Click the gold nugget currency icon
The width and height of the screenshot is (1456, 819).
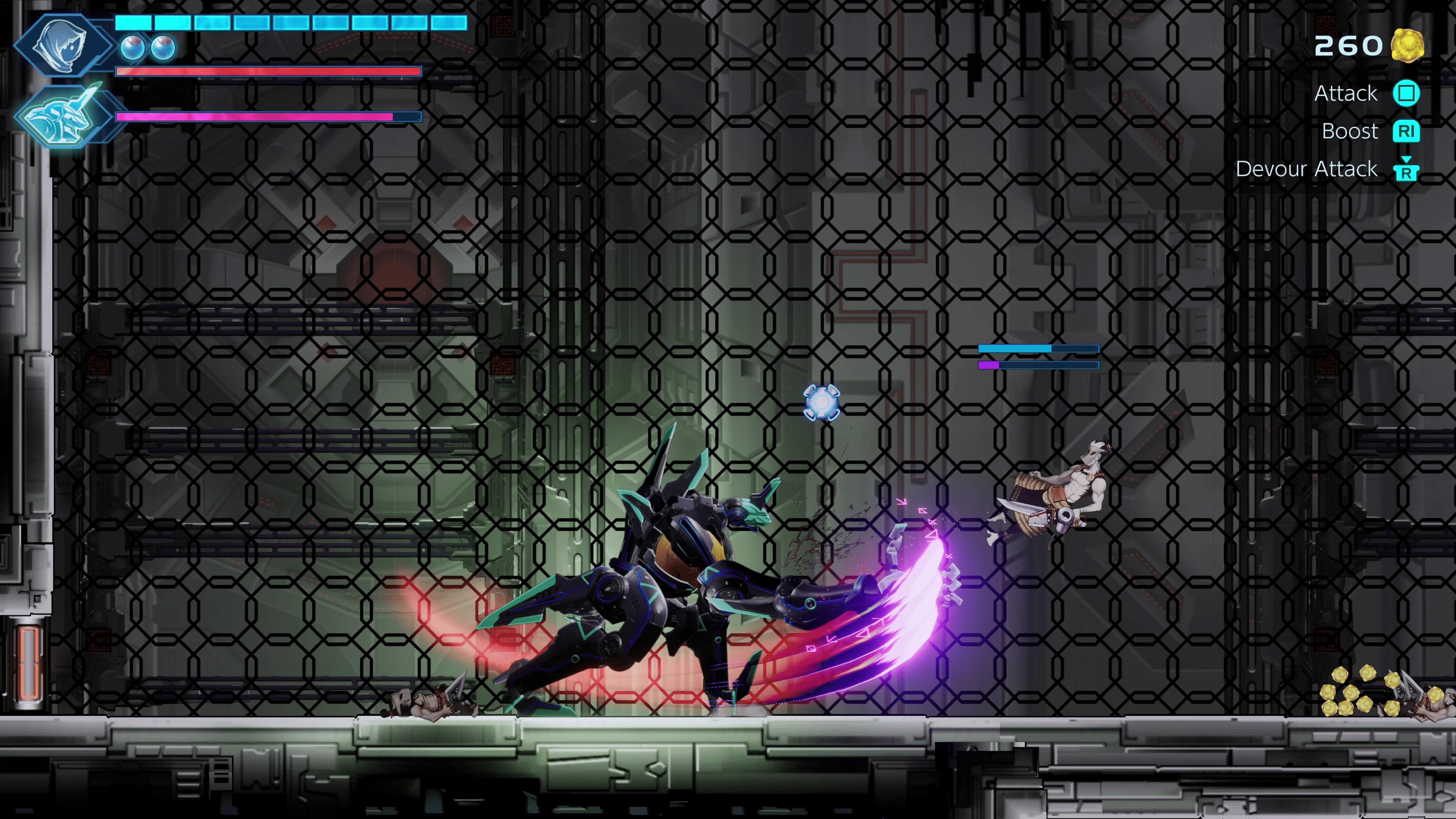coord(1407,45)
